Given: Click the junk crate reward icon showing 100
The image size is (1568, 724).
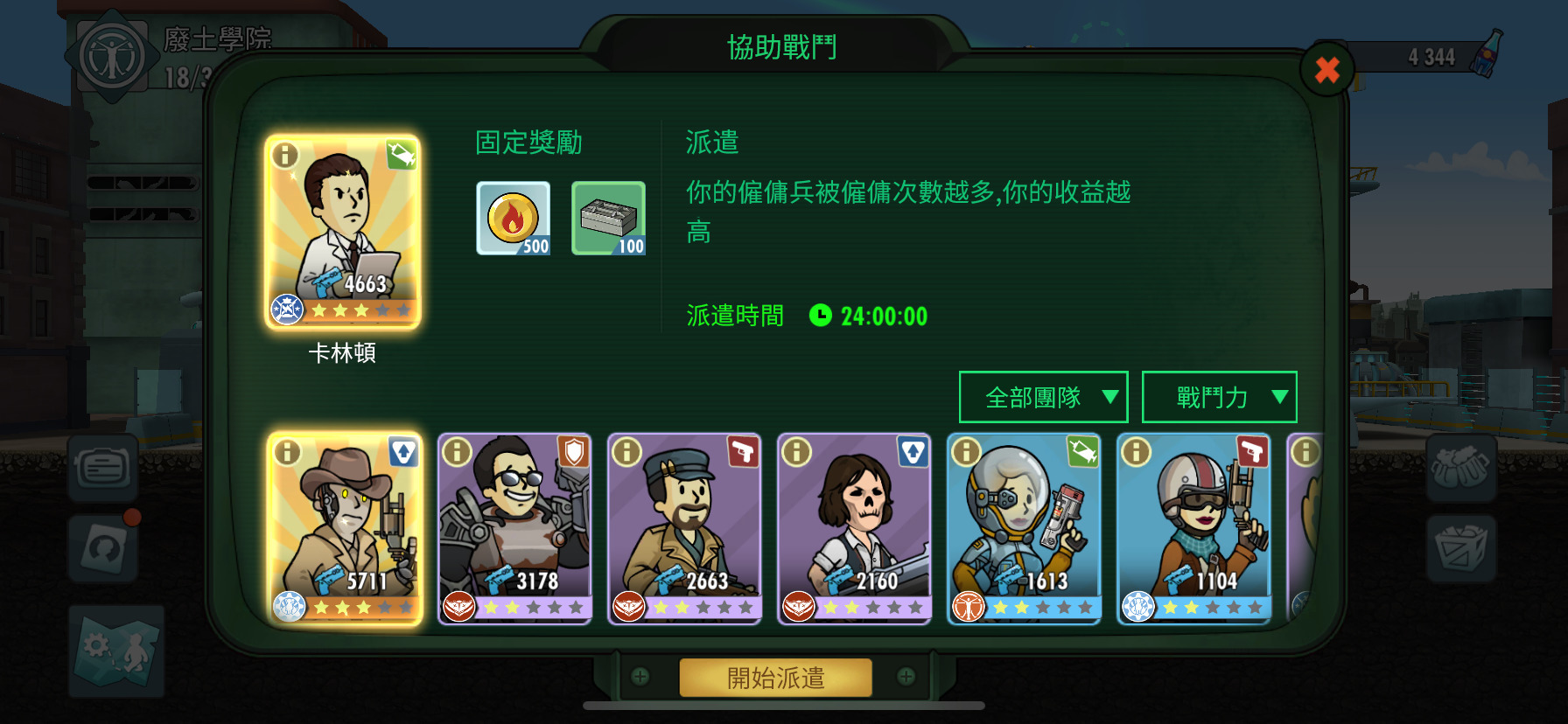Looking at the screenshot, I should tap(608, 217).
